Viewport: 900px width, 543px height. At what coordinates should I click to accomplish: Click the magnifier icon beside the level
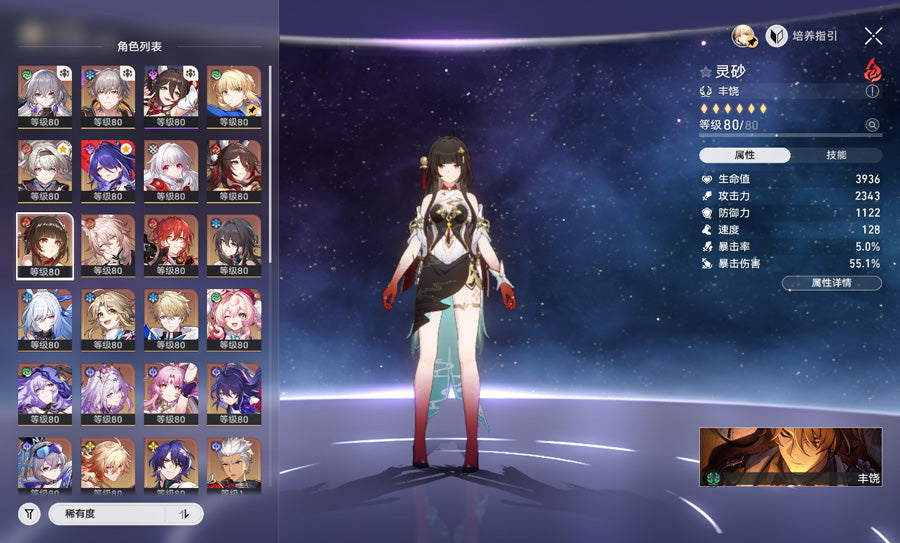[x=872, y=125]
